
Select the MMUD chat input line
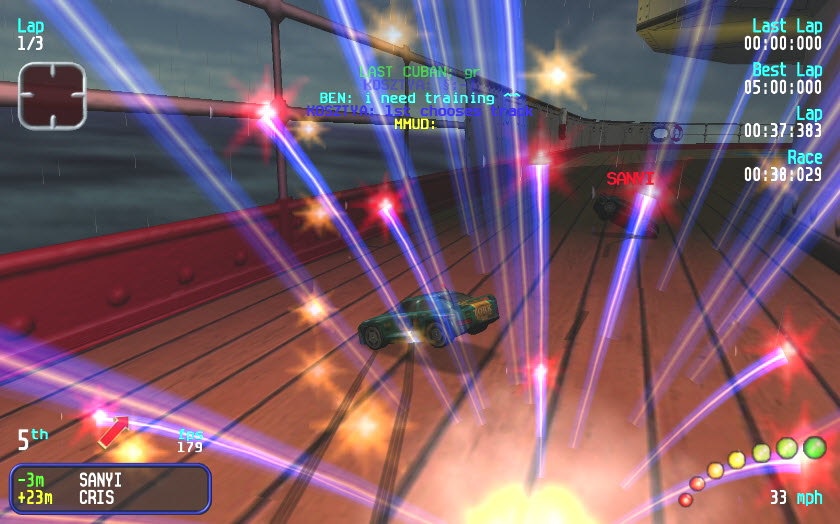(415, 124)
